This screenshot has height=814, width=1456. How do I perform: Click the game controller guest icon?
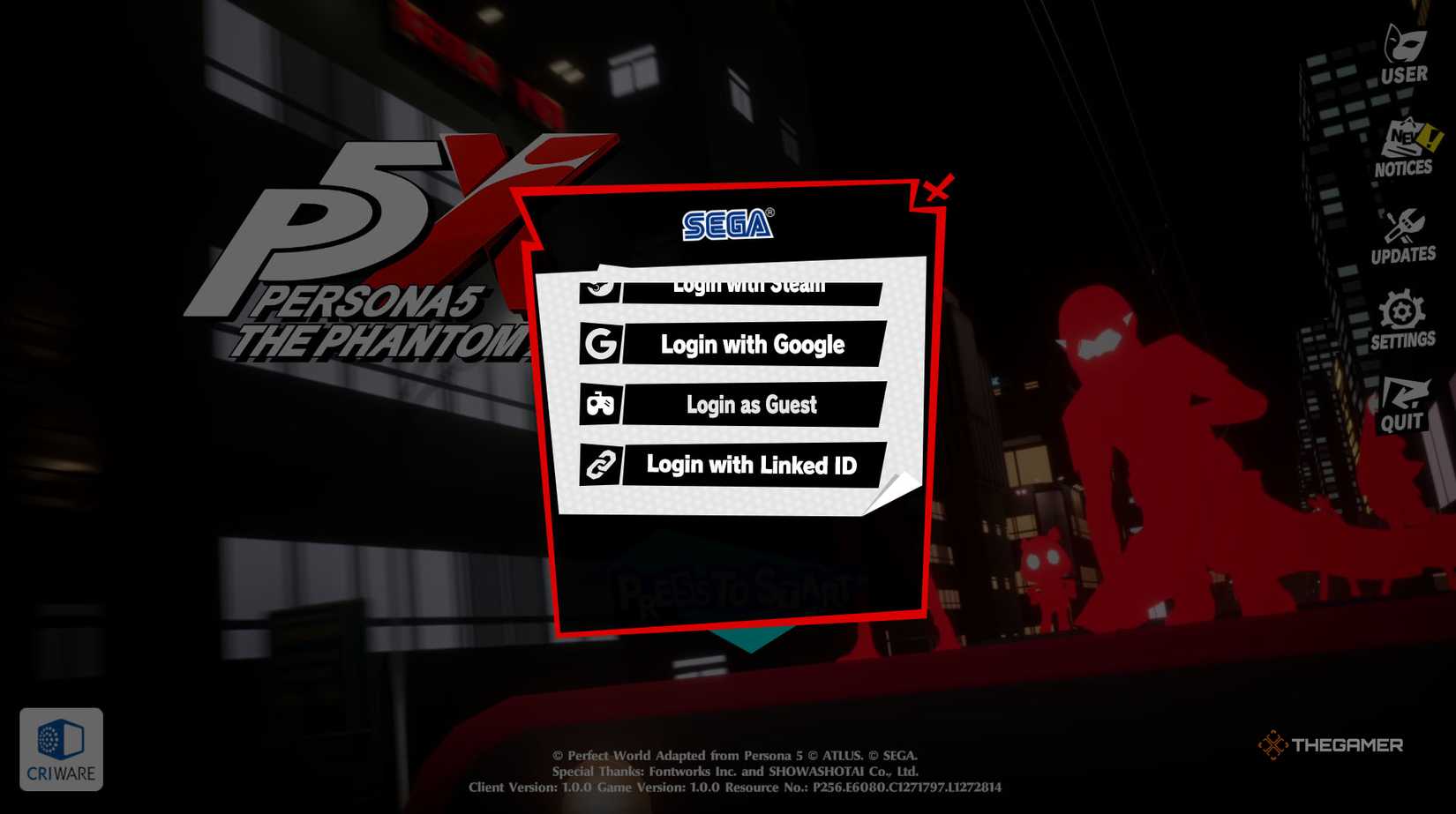tap(601, 405)
